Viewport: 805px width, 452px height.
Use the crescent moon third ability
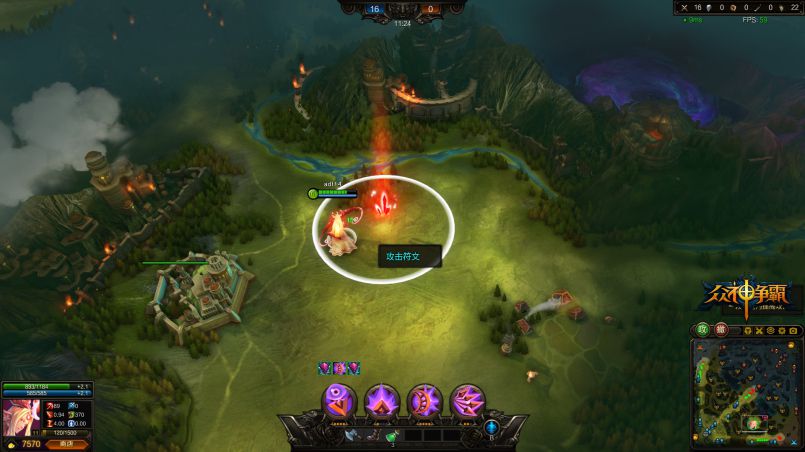(425, 400)
